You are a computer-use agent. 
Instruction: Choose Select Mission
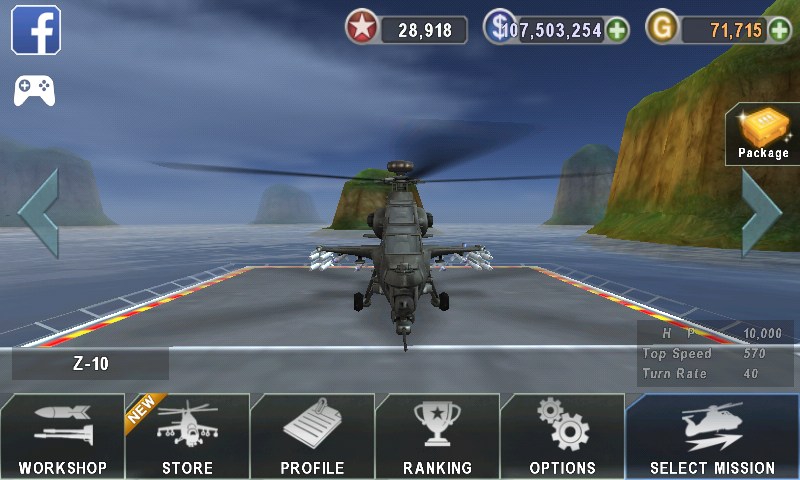click(712, 436)
